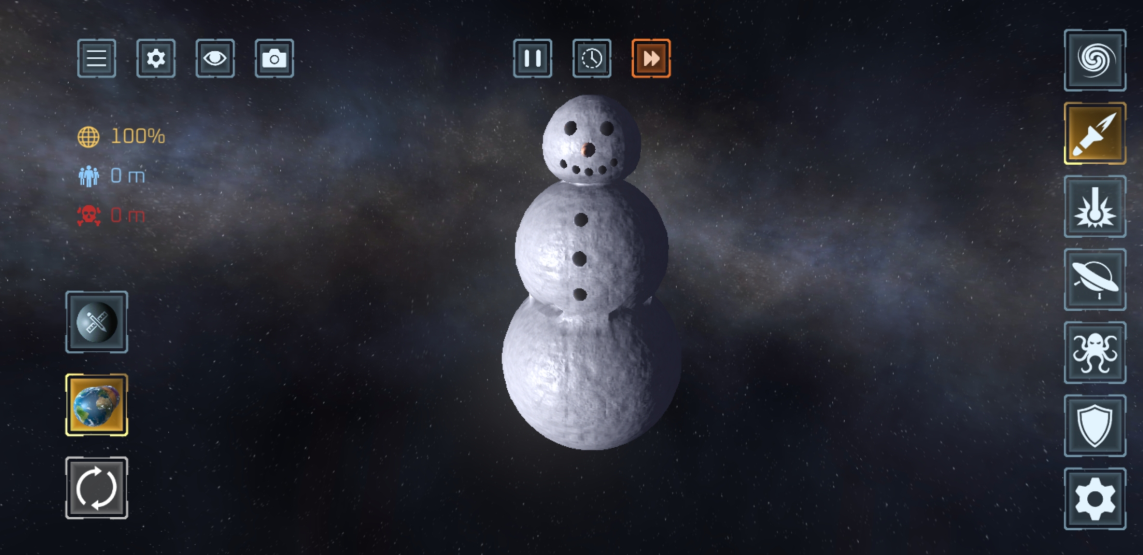Screen dimensions: 1143x555
Task: Toggle the orange fast-forward button
Action: [x=651, y=59]
